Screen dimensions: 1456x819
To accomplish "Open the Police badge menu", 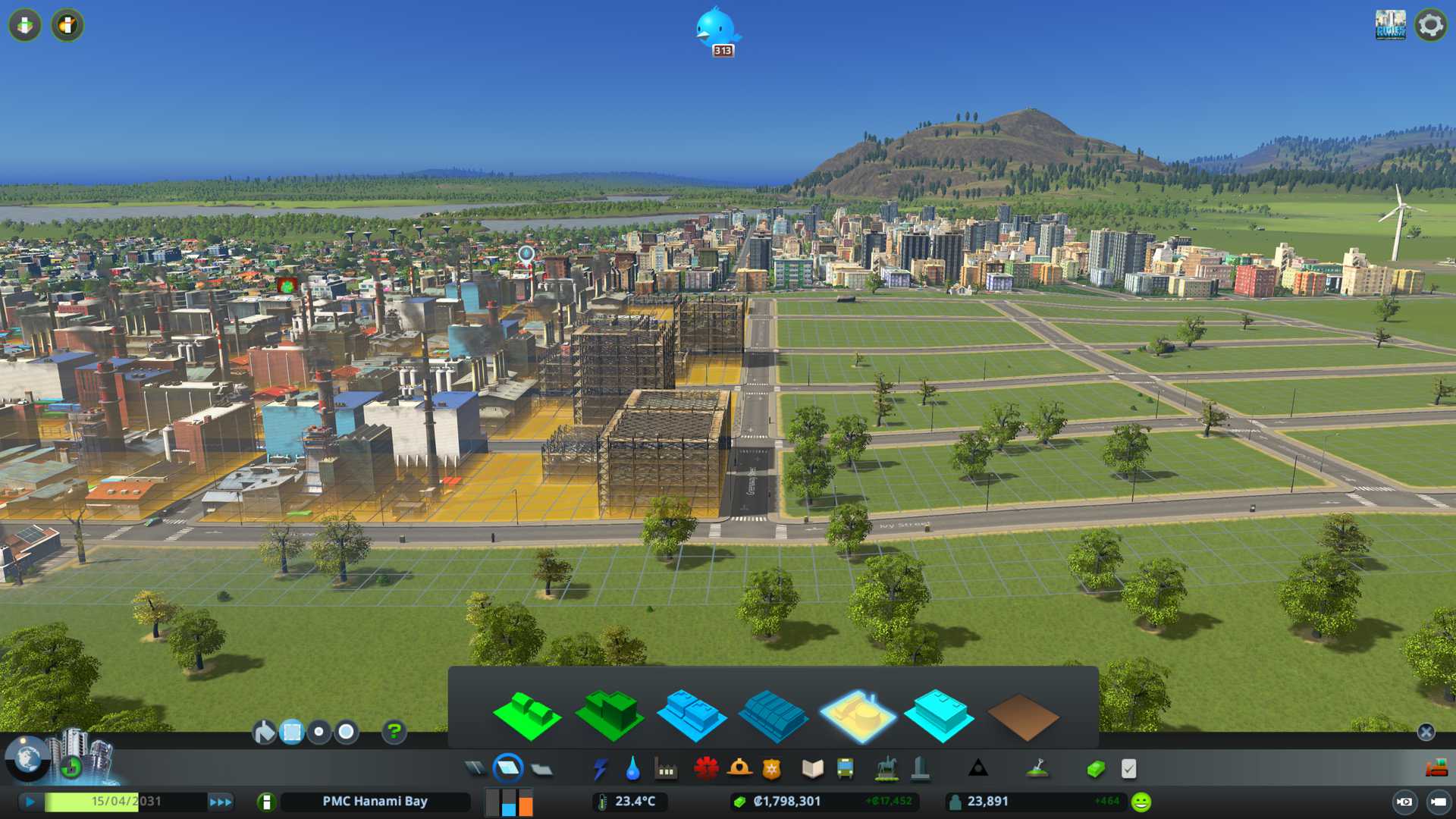I will point(771,769).
